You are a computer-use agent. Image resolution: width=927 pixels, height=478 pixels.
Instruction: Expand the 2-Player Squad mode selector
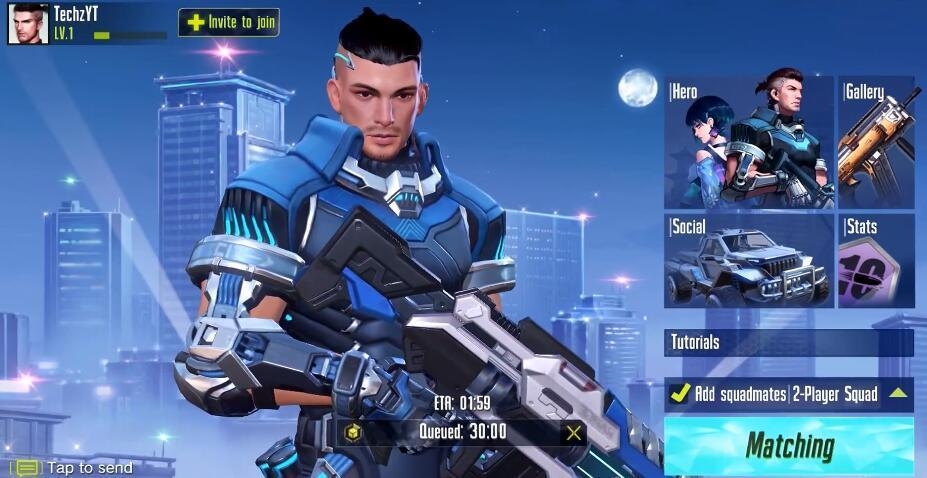pyautogui.click(x=897, y=393)
